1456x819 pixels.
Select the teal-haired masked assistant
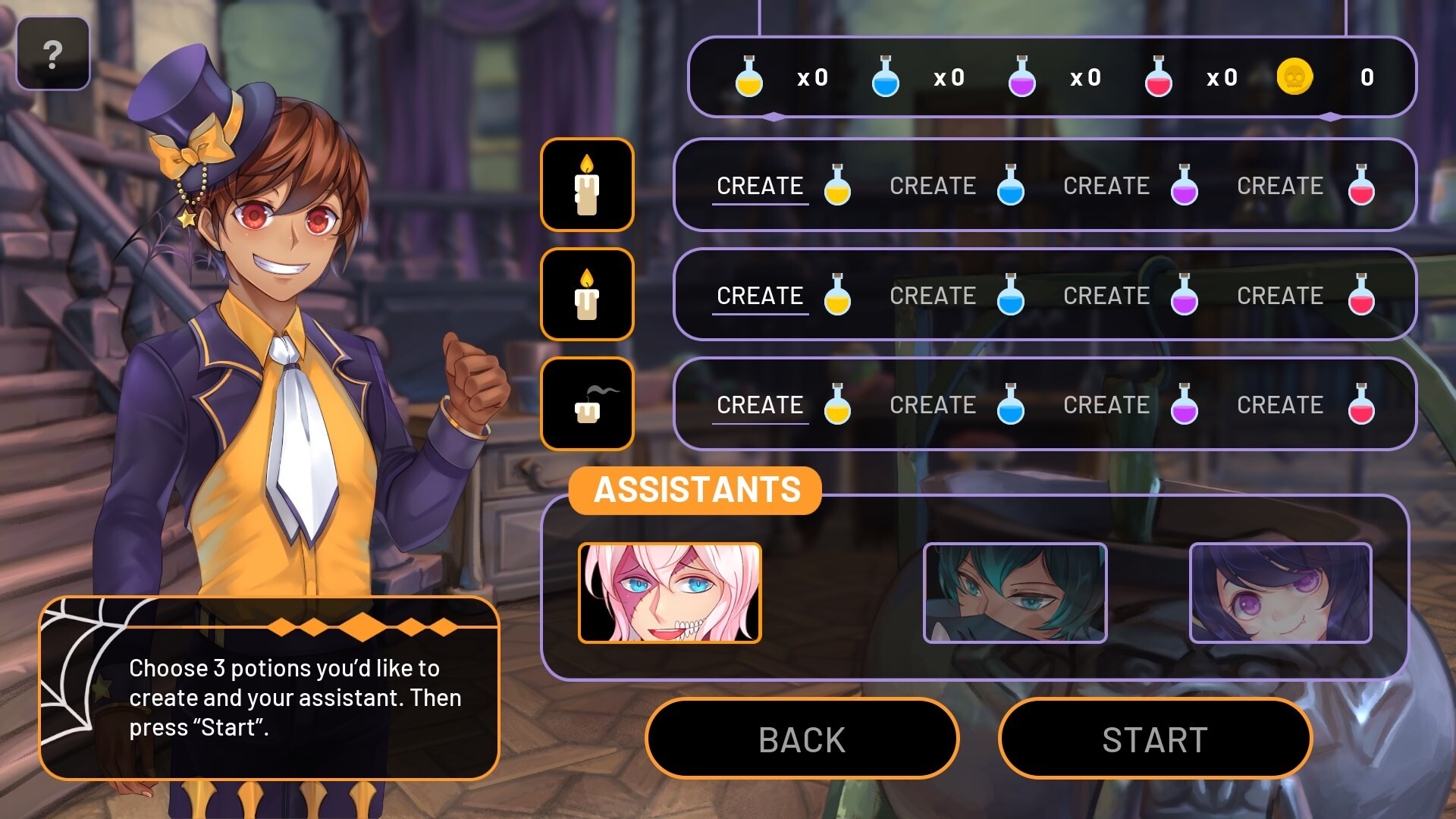click(x=1015, y=593)
